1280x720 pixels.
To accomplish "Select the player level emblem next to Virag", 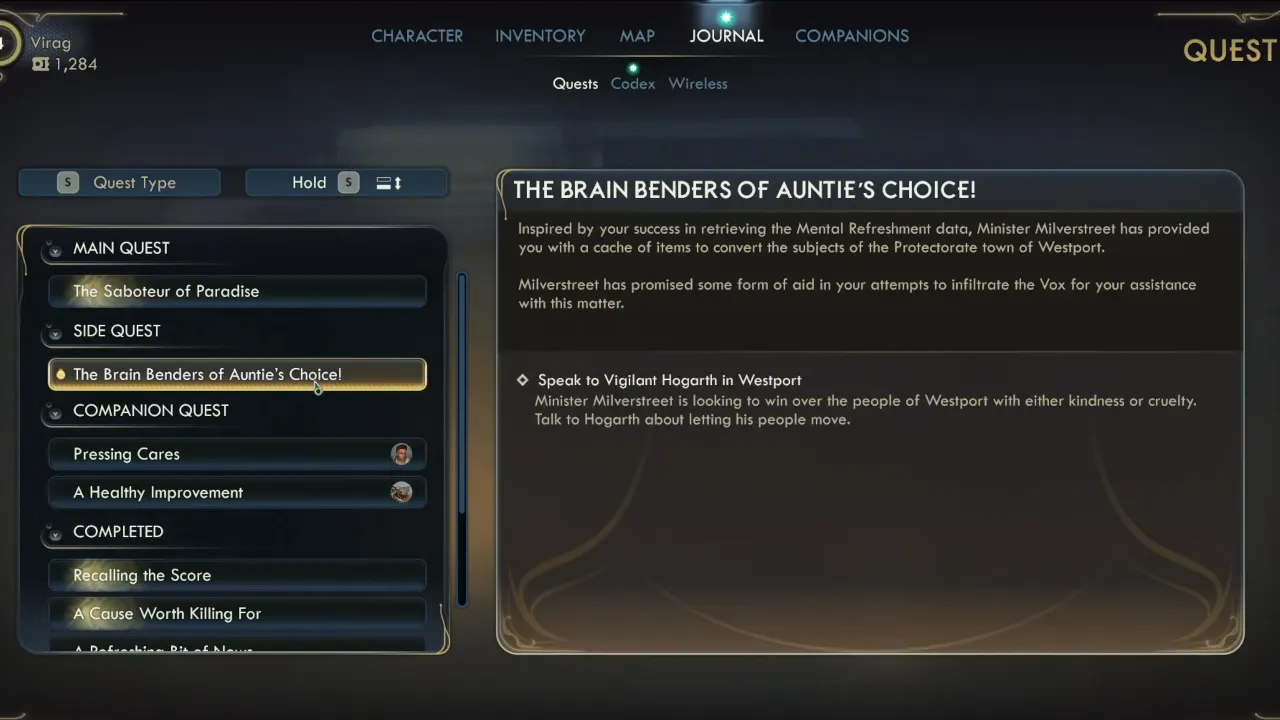I will 6,45.
